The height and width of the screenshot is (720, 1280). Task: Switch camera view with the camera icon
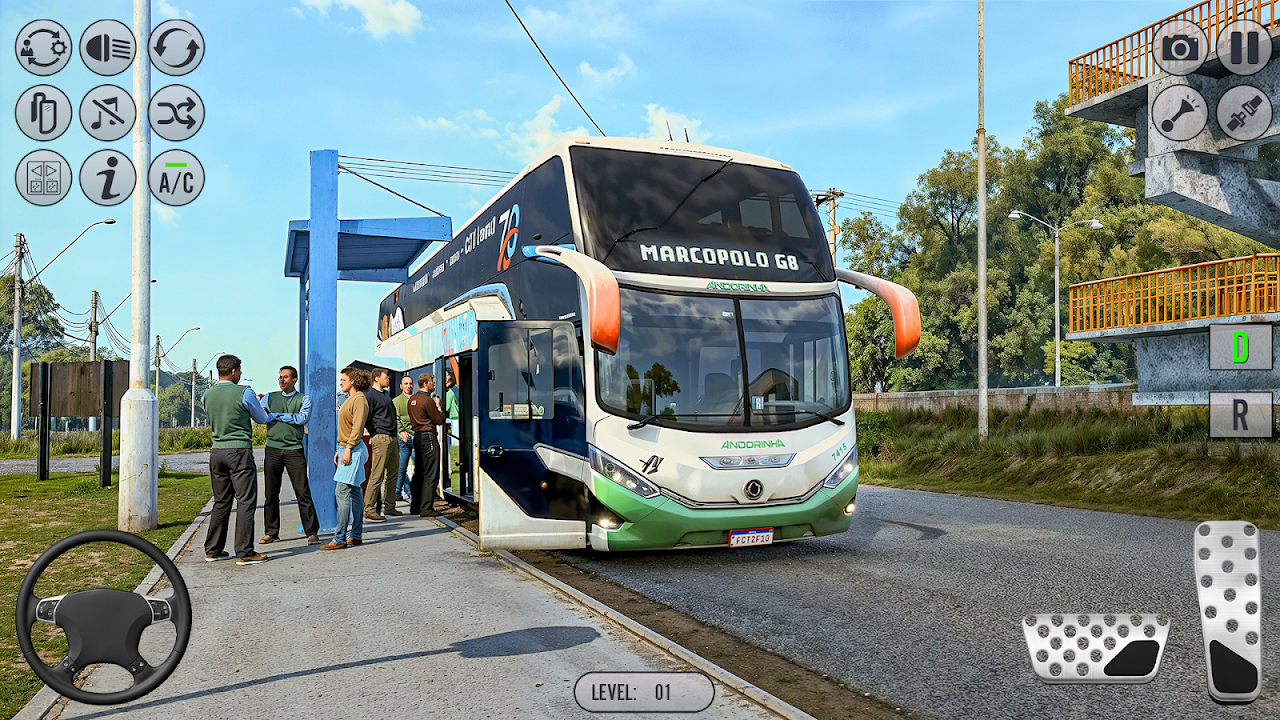1180,47
